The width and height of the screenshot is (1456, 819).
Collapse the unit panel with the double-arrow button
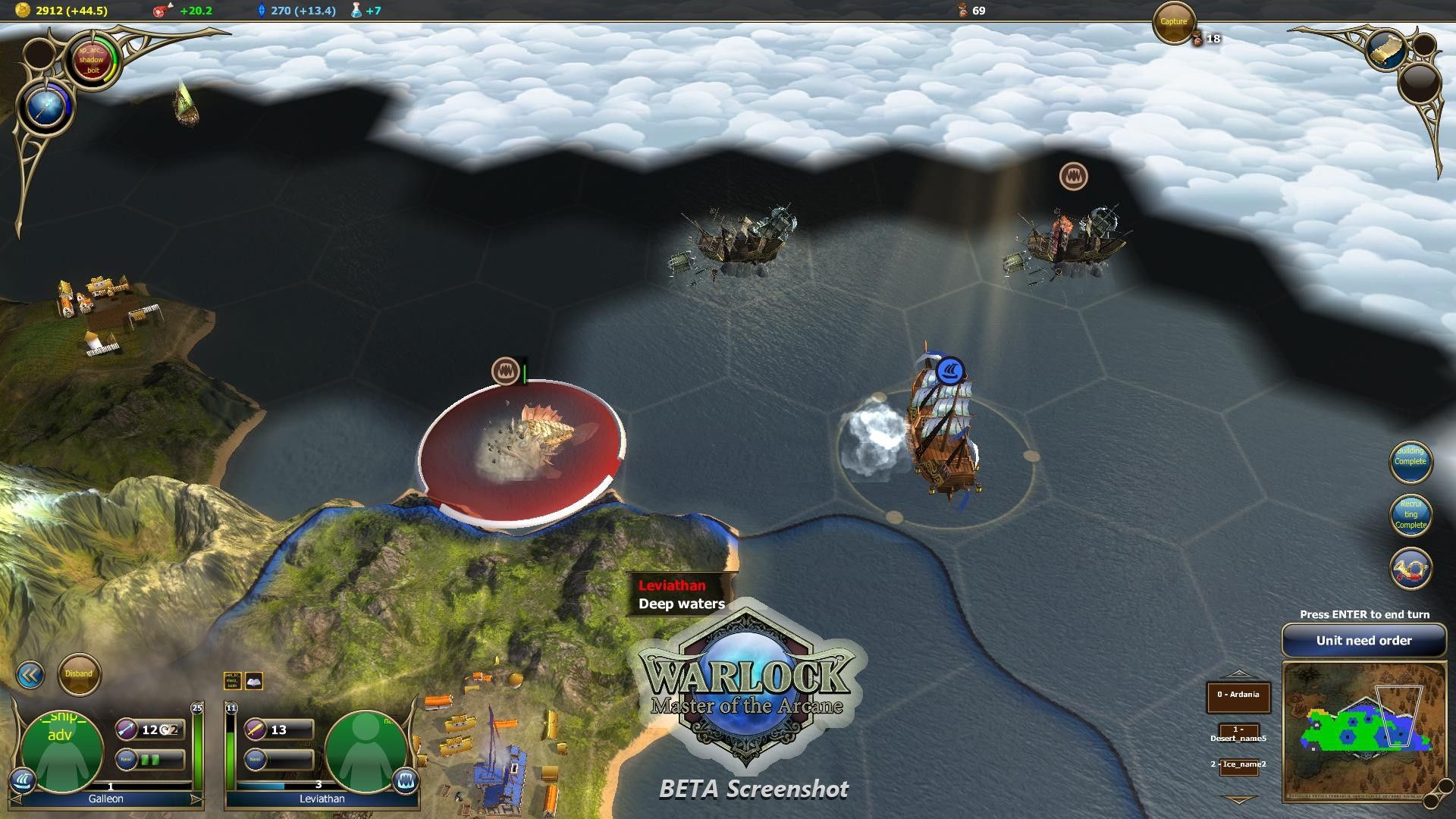tap(30, 675)
